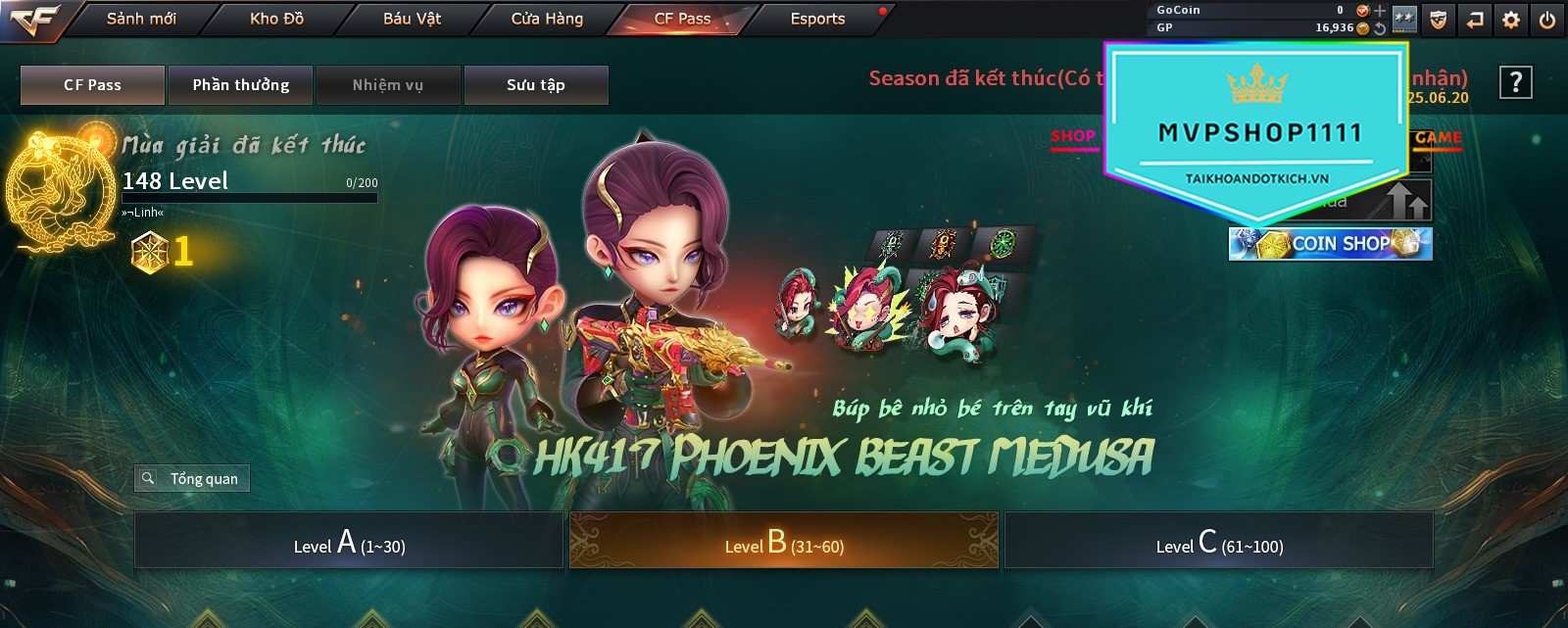Open the Sảnh mới menu

pyautogui.click(x=141, y=19)
